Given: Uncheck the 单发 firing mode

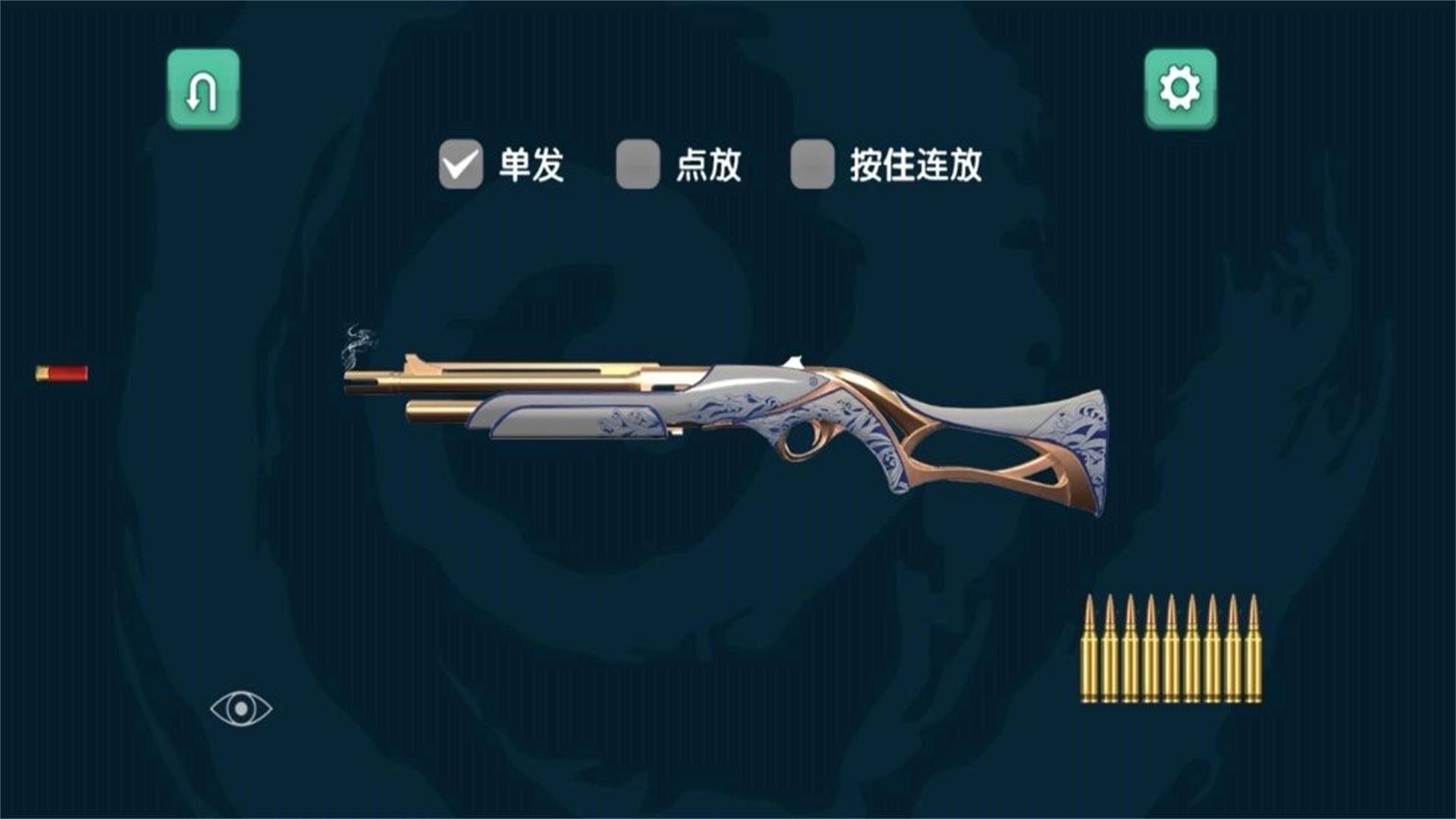Looking at the screenshot, I should coord(460,163).
